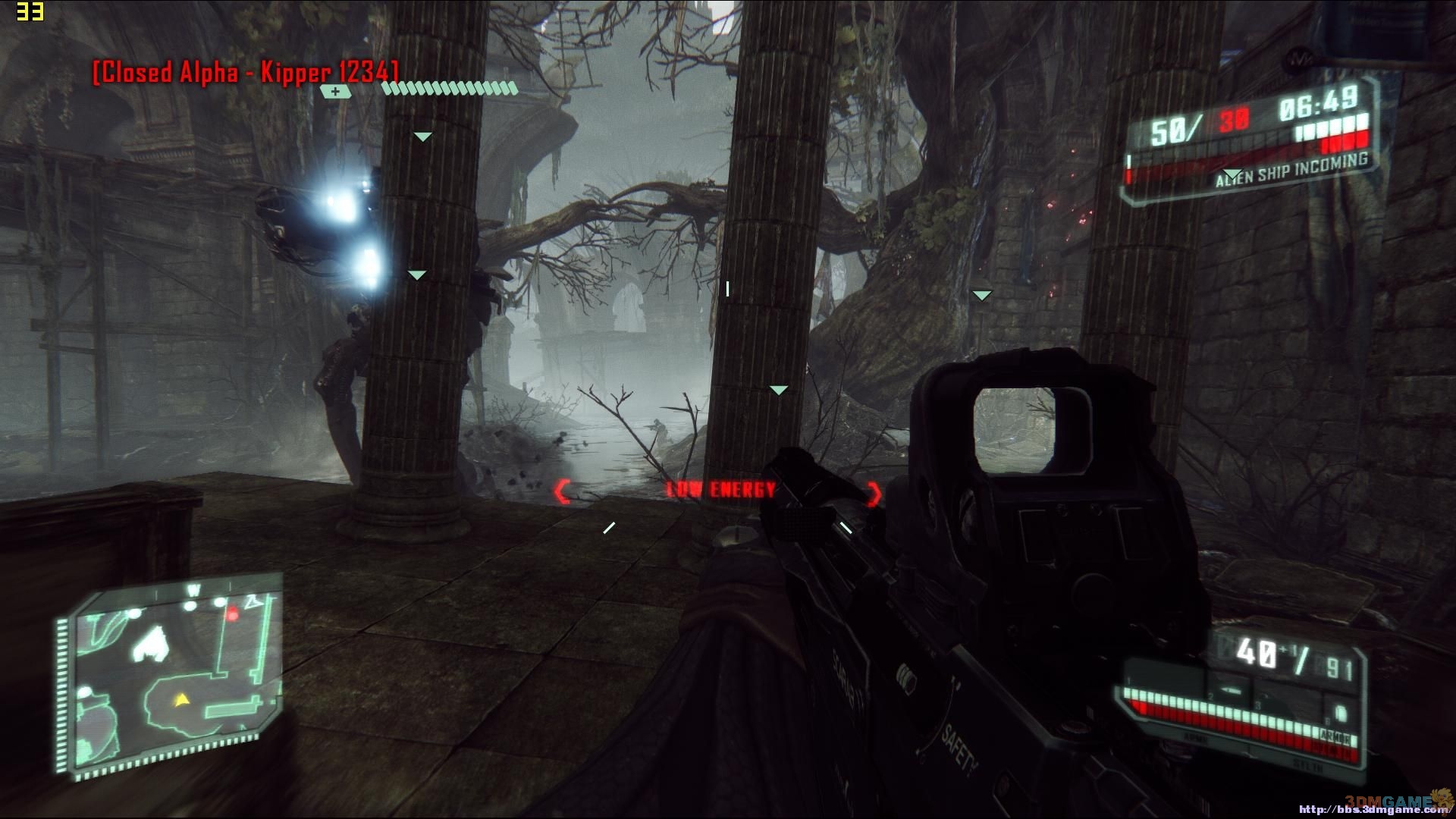The width and height of the screenshot is (1456, 819).
Task: Select the grenade icon in weapon panel
Action: tap(1339, 714)
